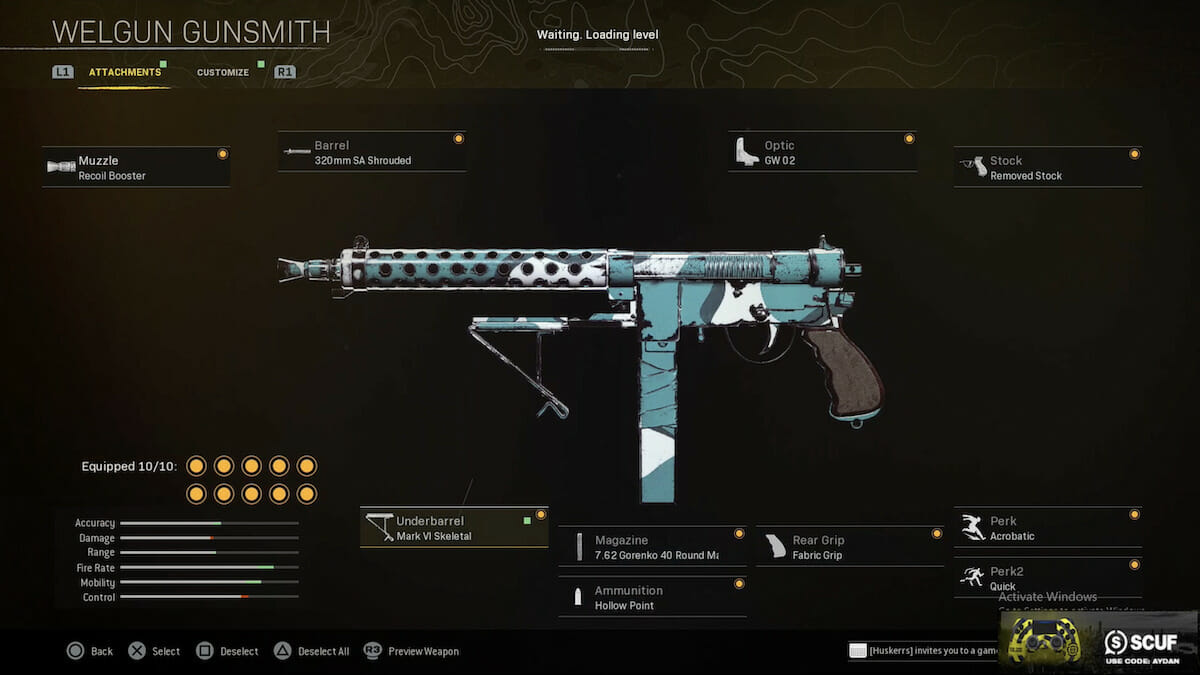Pick the Underbarrel Mark VI Skeletal slot

coord(454,528)
